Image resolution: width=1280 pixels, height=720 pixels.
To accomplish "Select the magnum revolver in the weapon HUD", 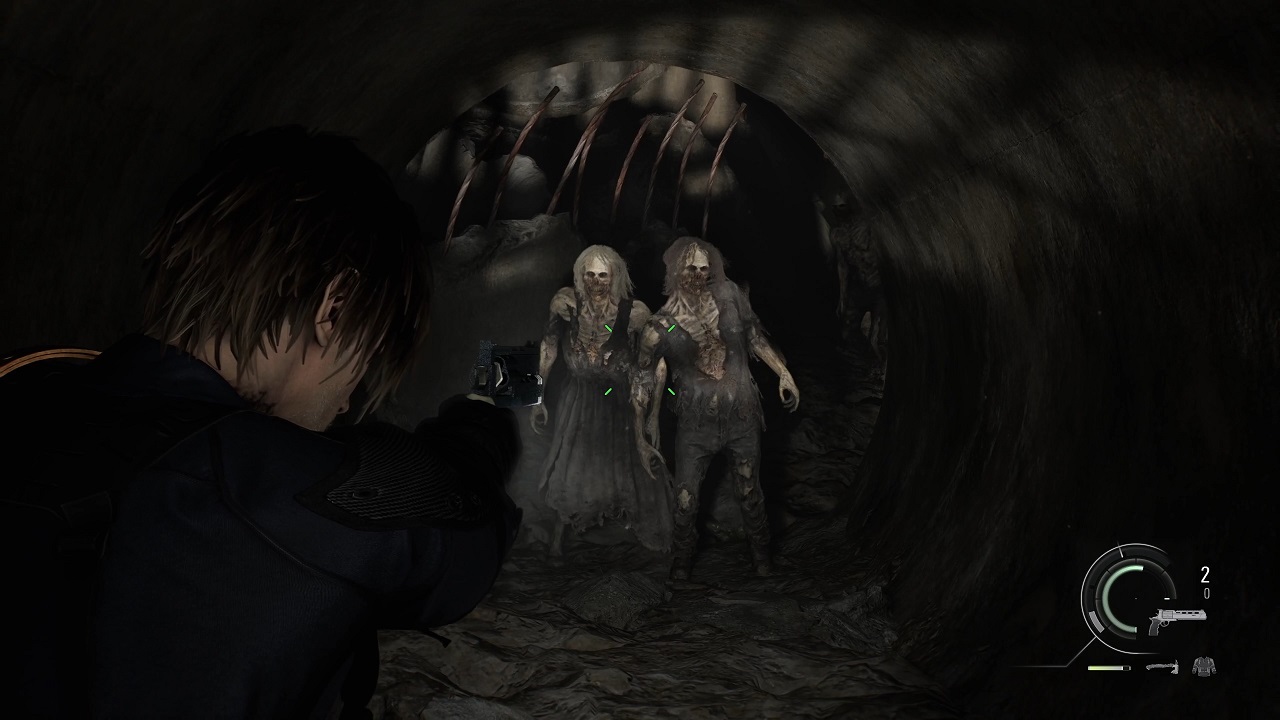I will pos(1176,620).
